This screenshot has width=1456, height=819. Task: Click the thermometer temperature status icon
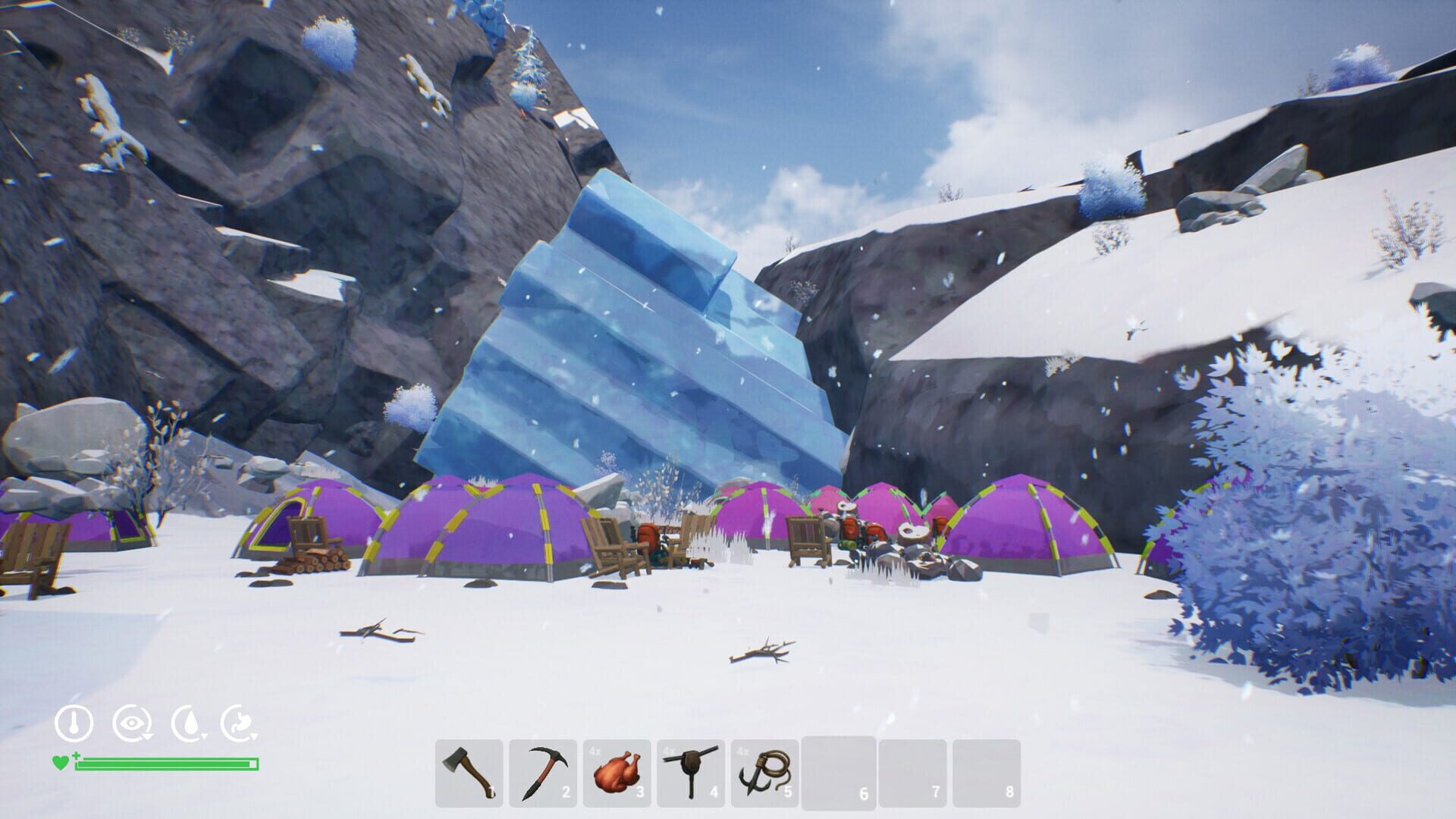(74, 720)
